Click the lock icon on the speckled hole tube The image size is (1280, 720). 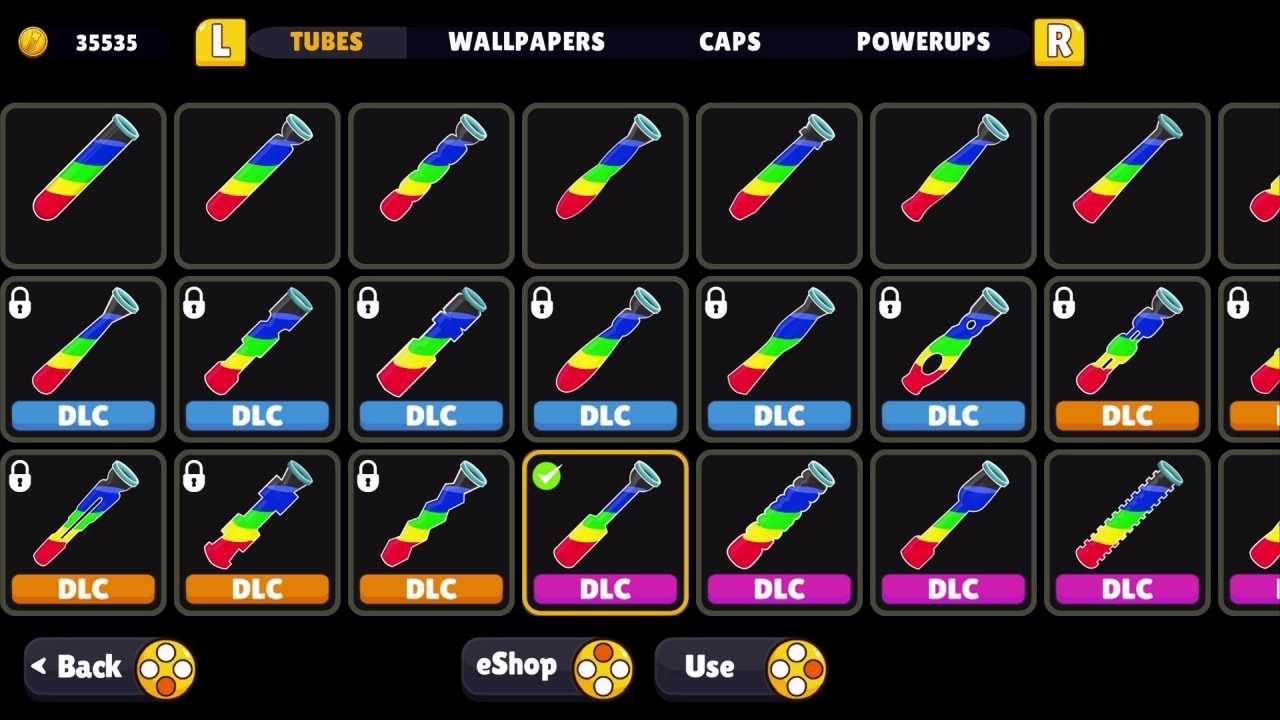click(x=891, y=302)
